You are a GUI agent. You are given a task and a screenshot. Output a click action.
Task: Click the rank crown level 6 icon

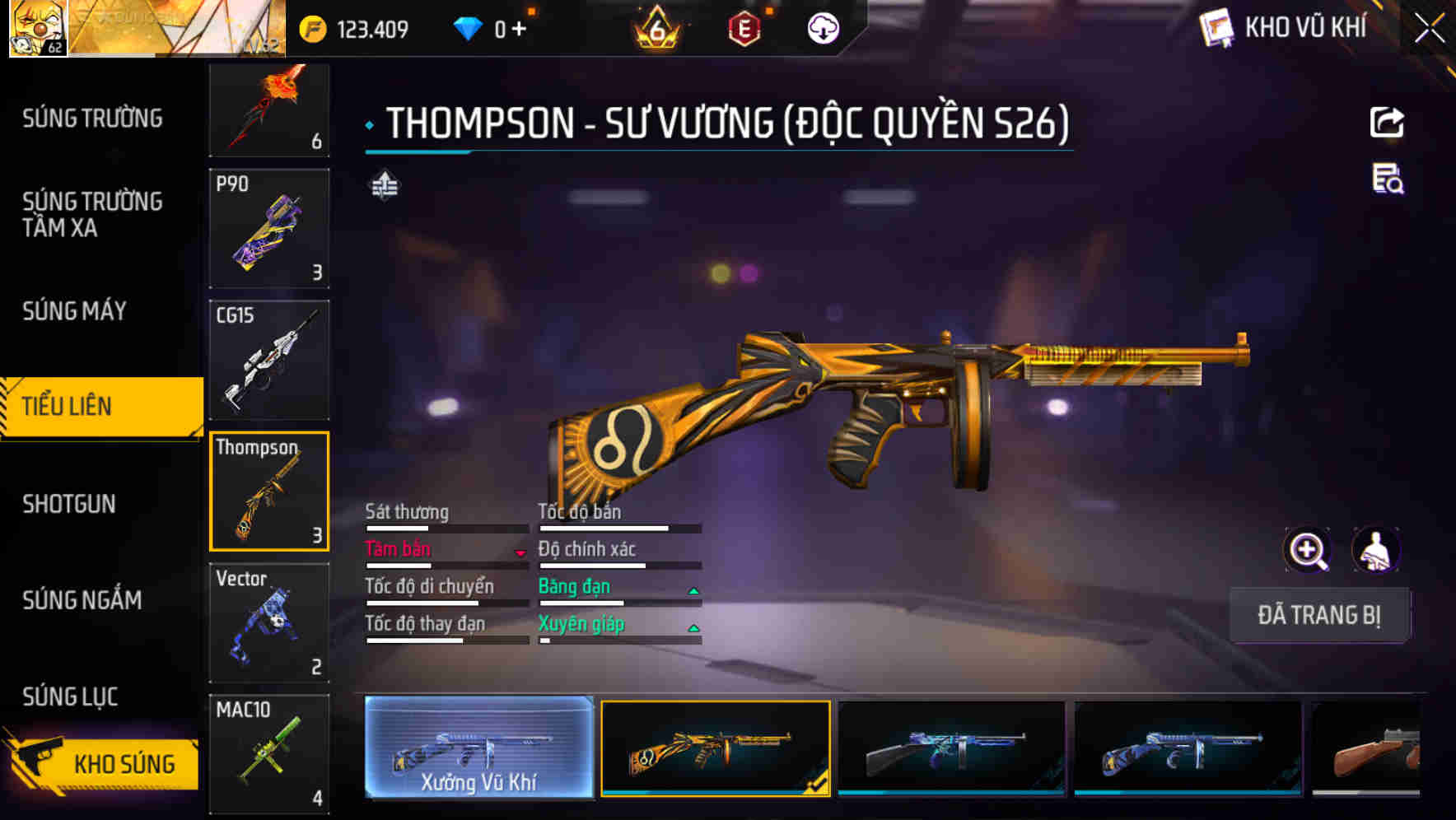pyautogui.click(x=655, y=27)
